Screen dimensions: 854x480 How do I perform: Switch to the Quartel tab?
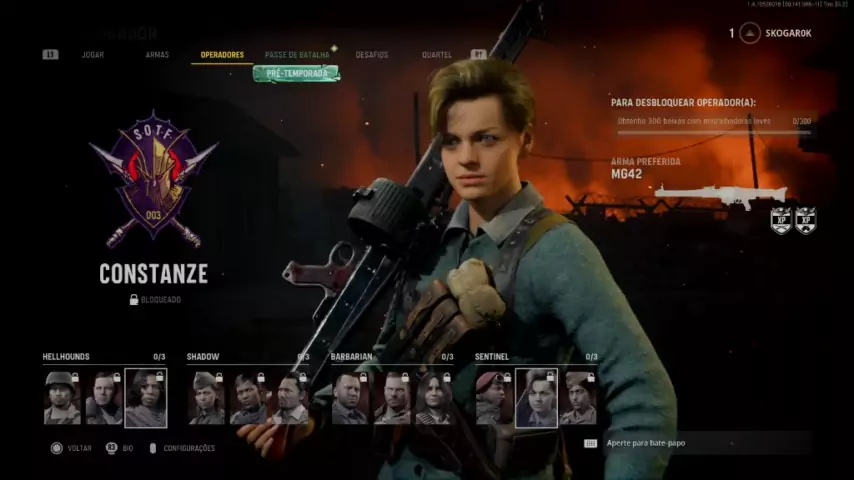click(437, 54)
